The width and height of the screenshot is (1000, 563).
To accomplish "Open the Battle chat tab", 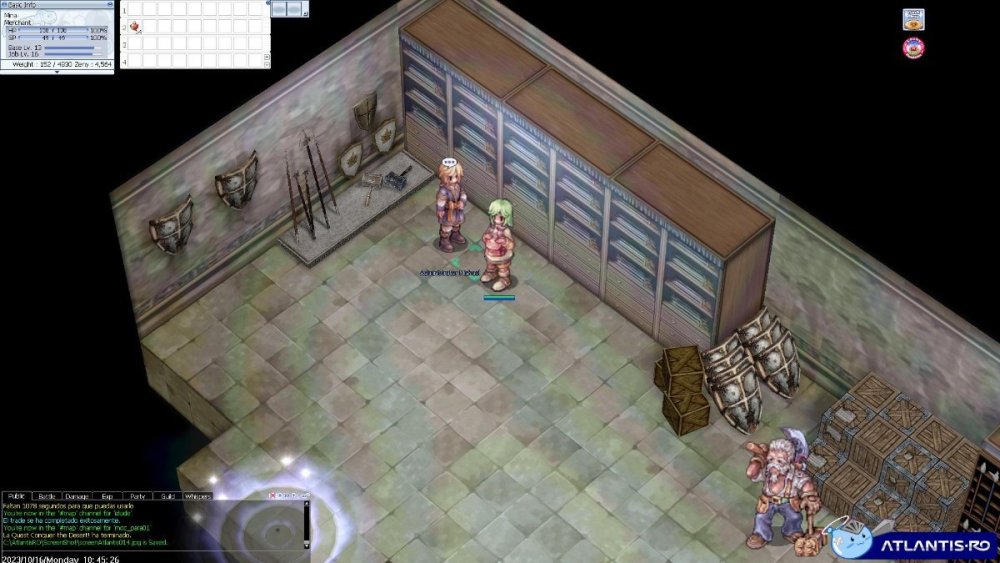I will pos(46,496).
